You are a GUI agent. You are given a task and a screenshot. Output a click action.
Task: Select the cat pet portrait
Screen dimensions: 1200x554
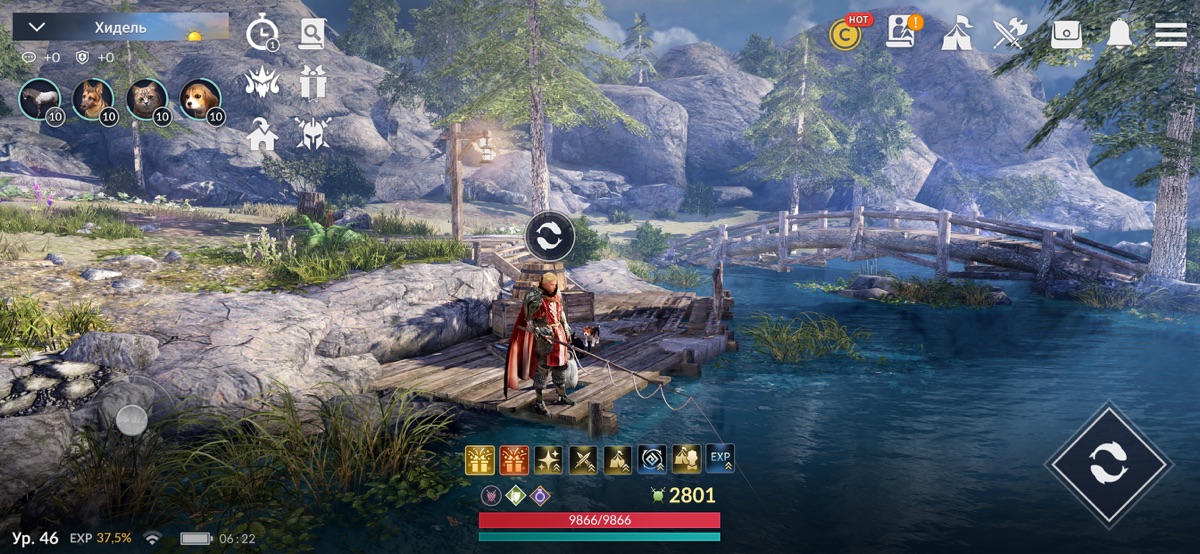147,99
